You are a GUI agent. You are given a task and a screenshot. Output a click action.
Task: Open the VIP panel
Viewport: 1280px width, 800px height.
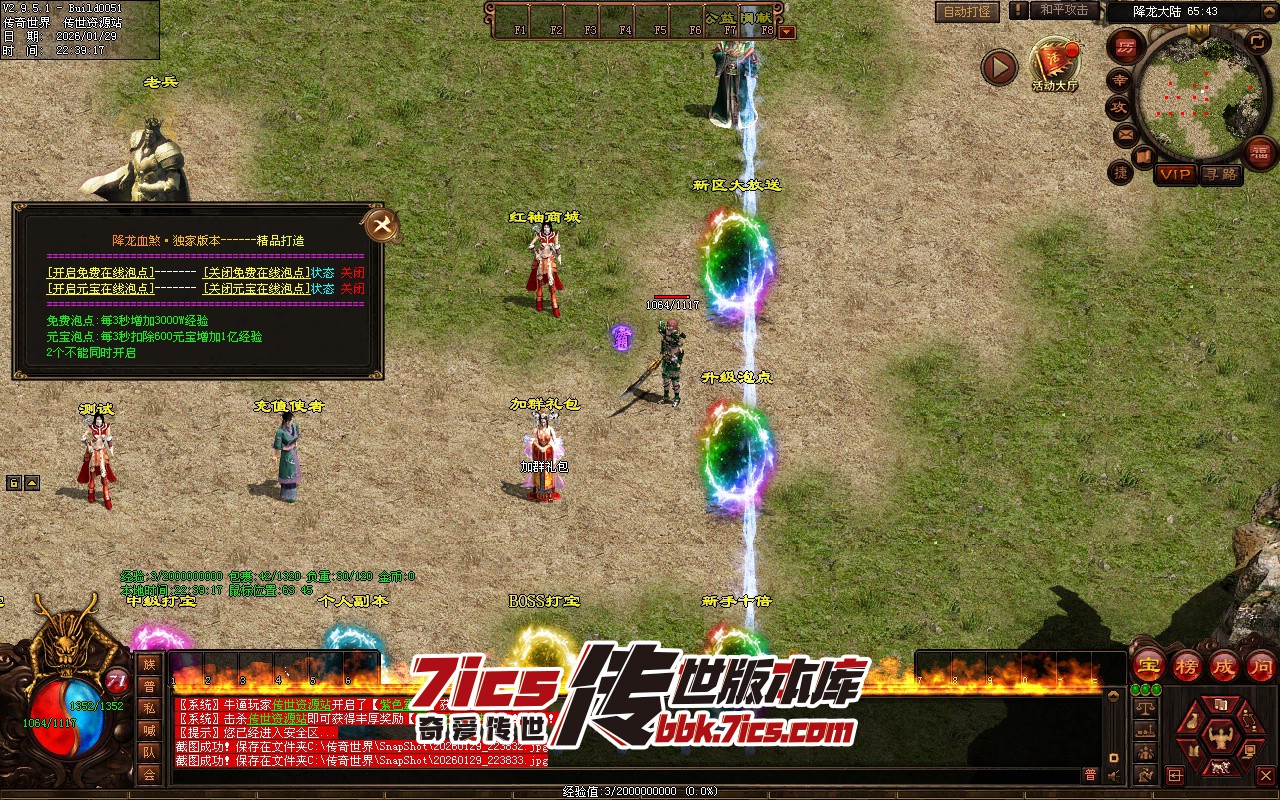[x=1175, y=174]
